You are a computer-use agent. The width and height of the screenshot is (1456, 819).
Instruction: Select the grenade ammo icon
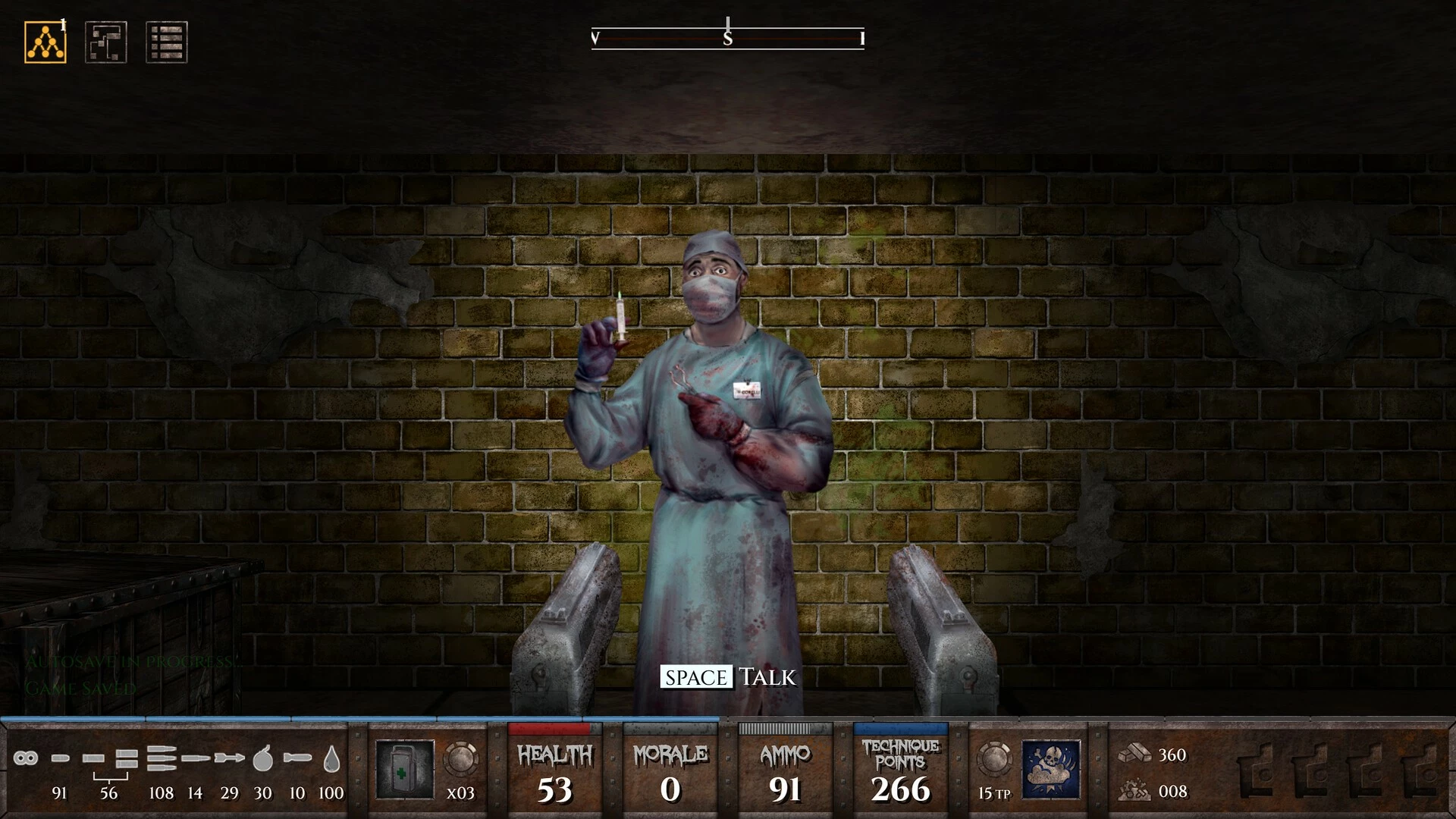click(262, 758)
